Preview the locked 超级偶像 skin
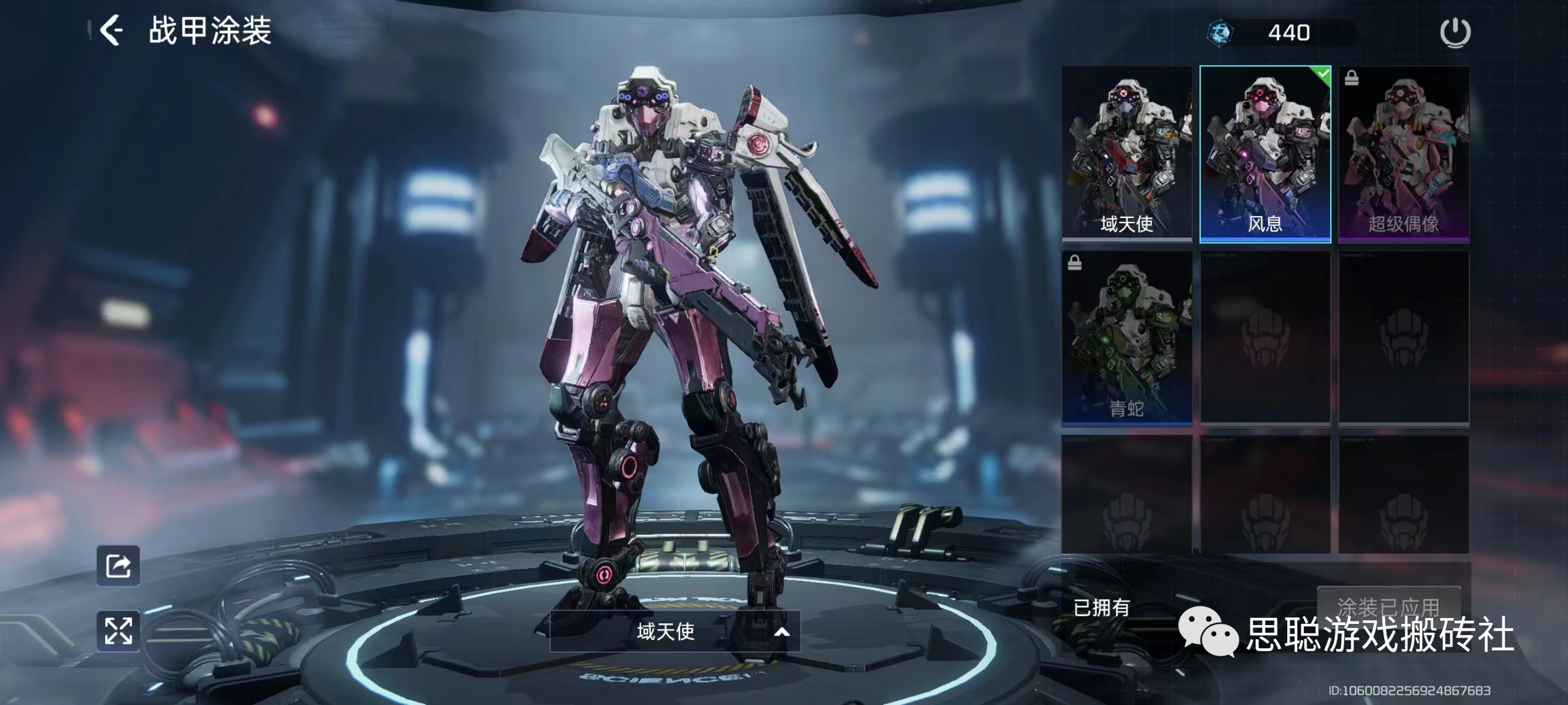The image size is (1568, 705). pos(1404,153)
